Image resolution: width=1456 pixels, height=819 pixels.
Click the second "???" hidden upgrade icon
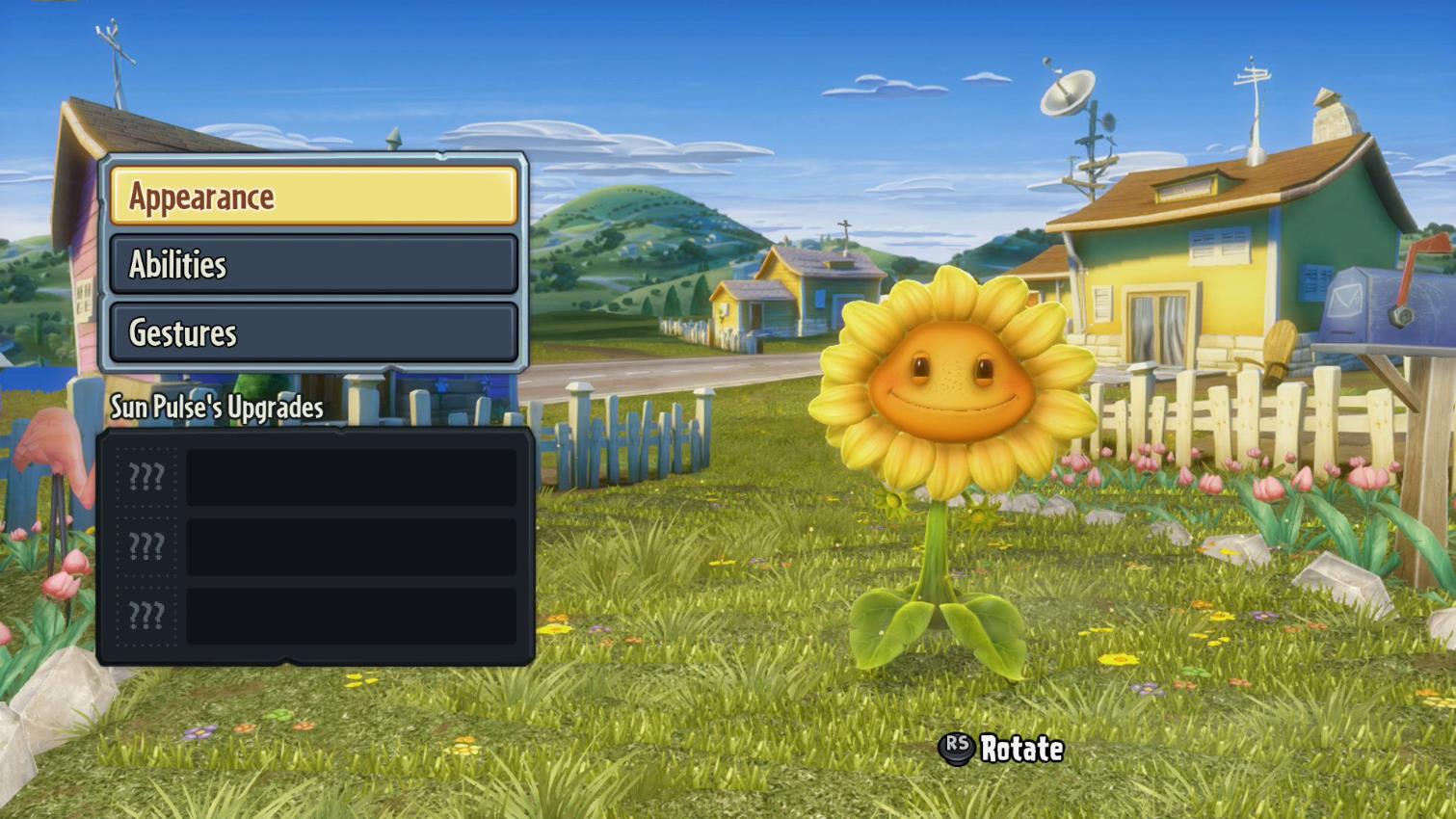point(146,544)
